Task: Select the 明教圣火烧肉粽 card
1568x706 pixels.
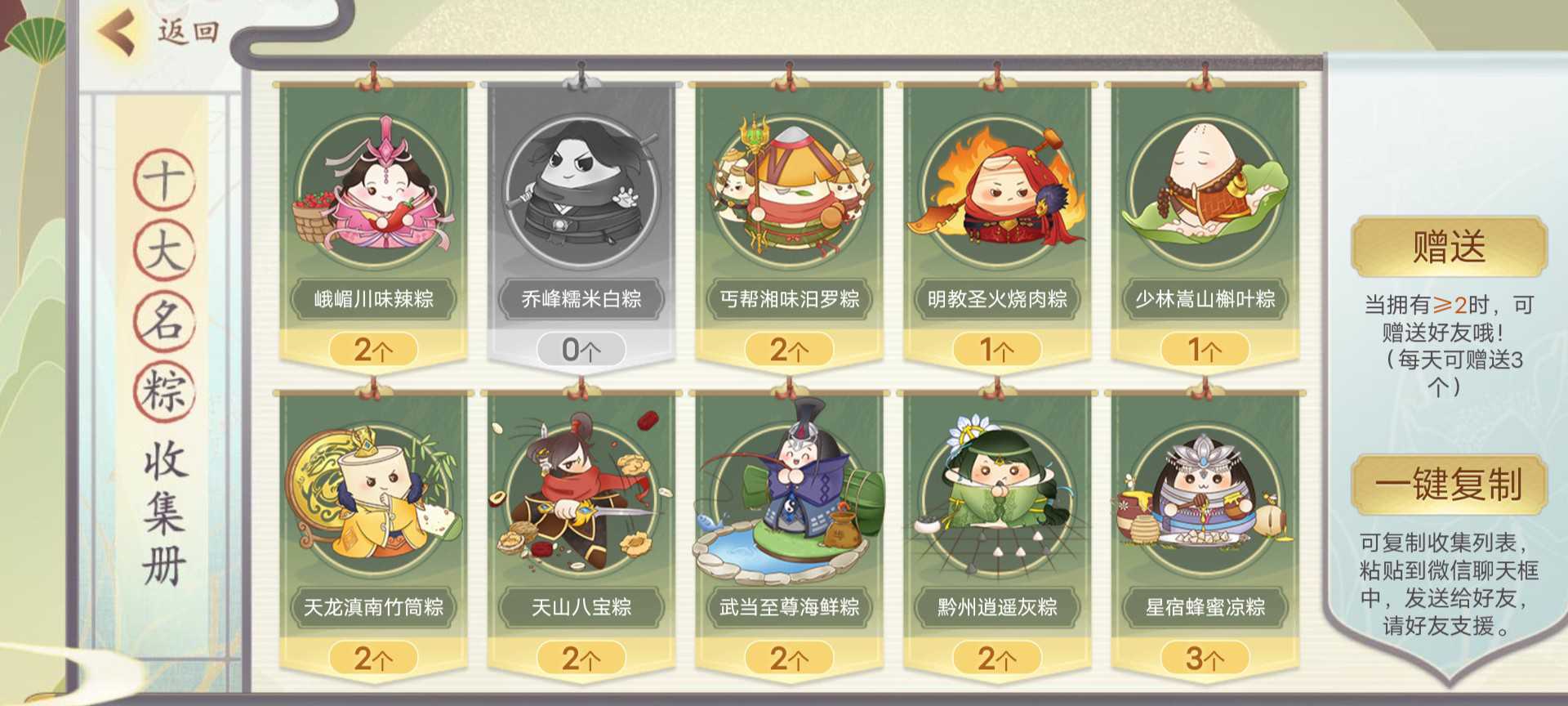Action: click(x=996, y=221)
